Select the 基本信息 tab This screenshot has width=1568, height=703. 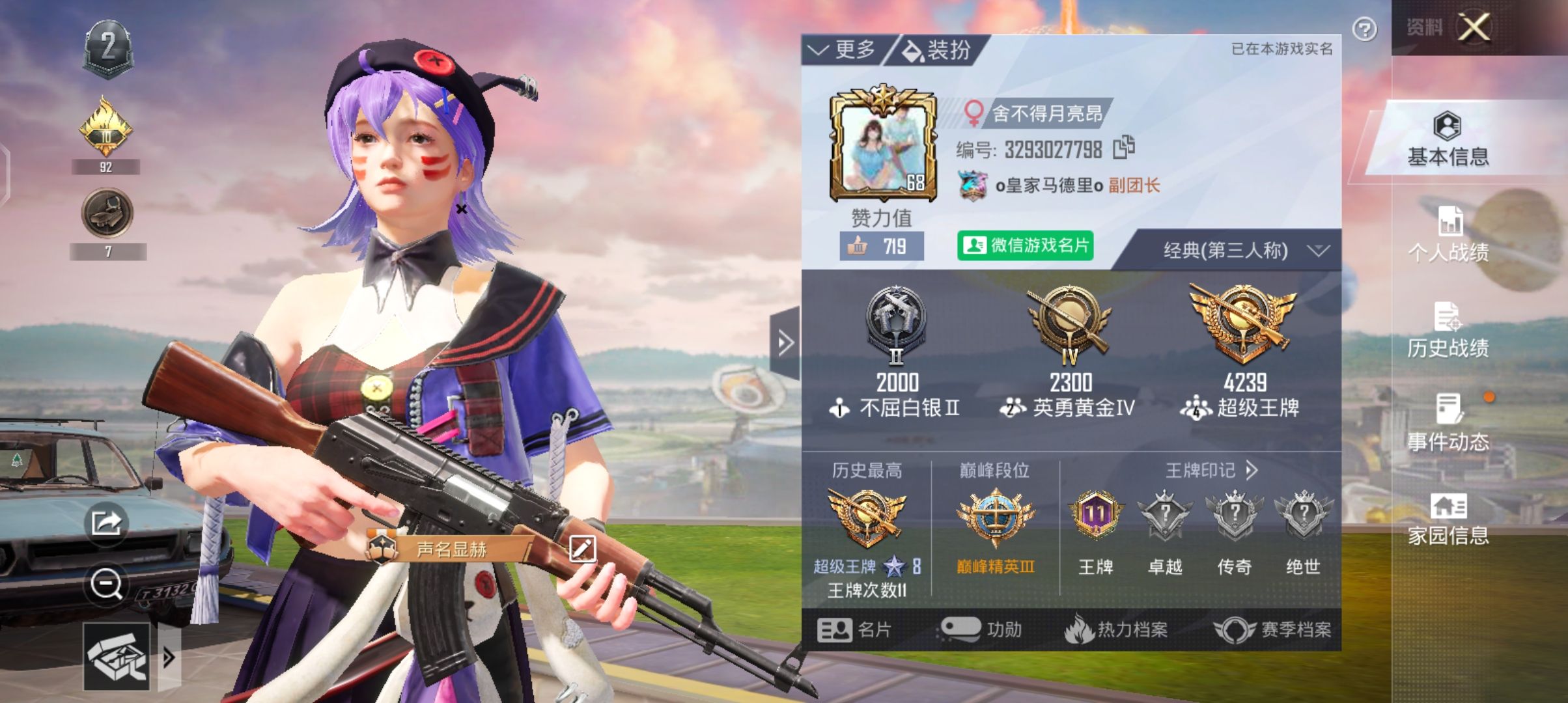click(1448, 140)
